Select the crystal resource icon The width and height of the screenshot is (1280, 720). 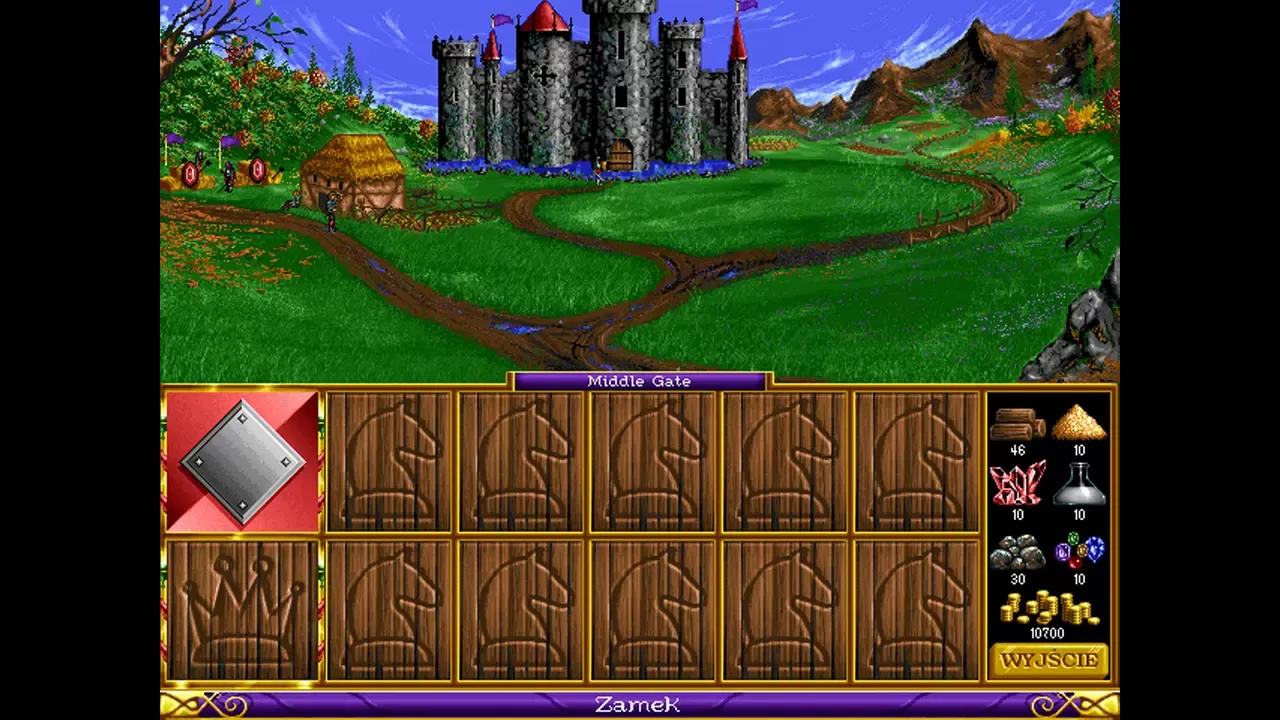coord(1017,489)
